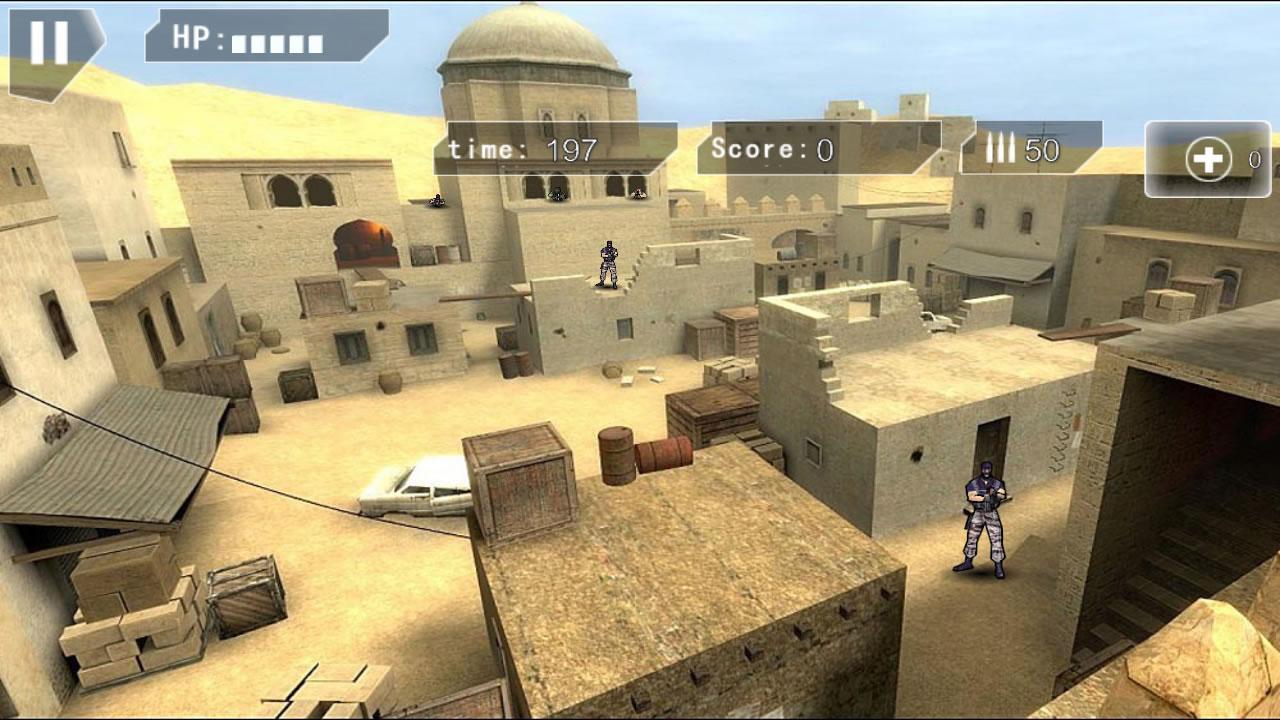Pause the game with the pause button
1280x720 pixels.
click(x=49, y=43)
